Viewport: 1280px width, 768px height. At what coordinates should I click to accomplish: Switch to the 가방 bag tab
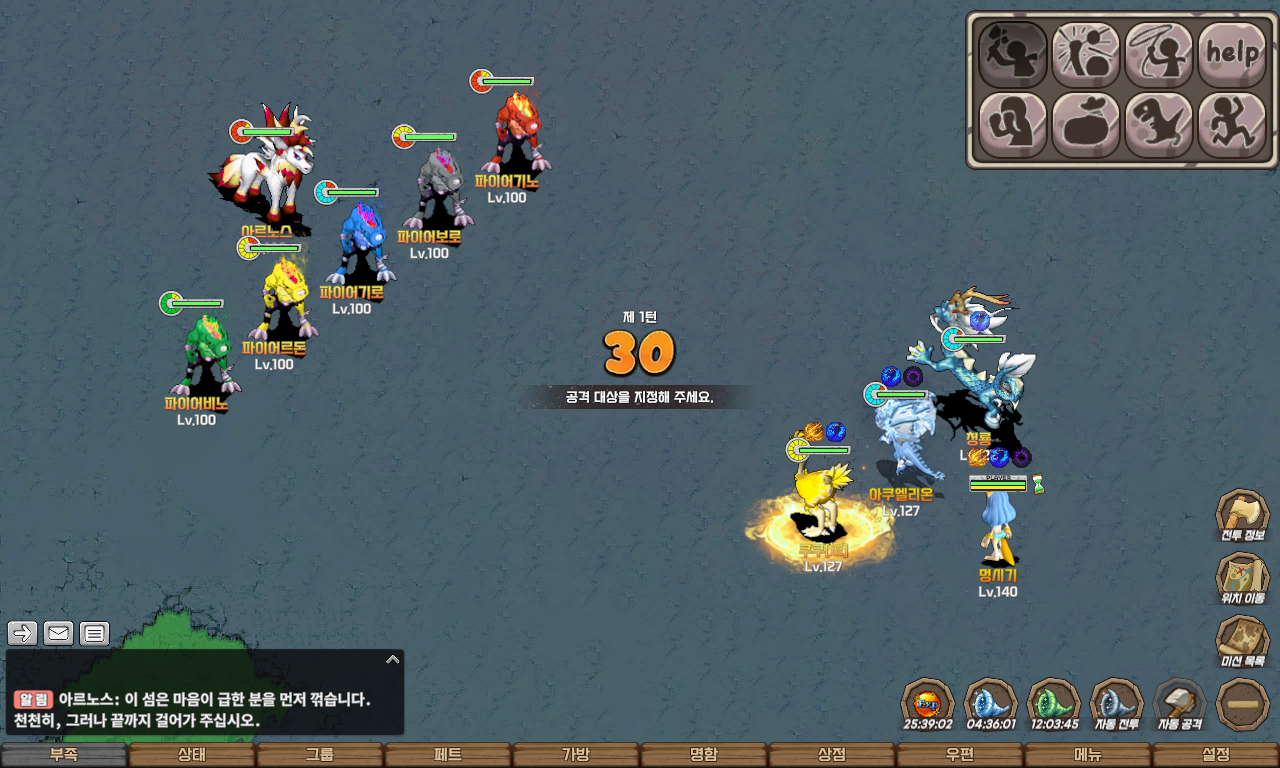pyautogui.click(x=576, y=755)
